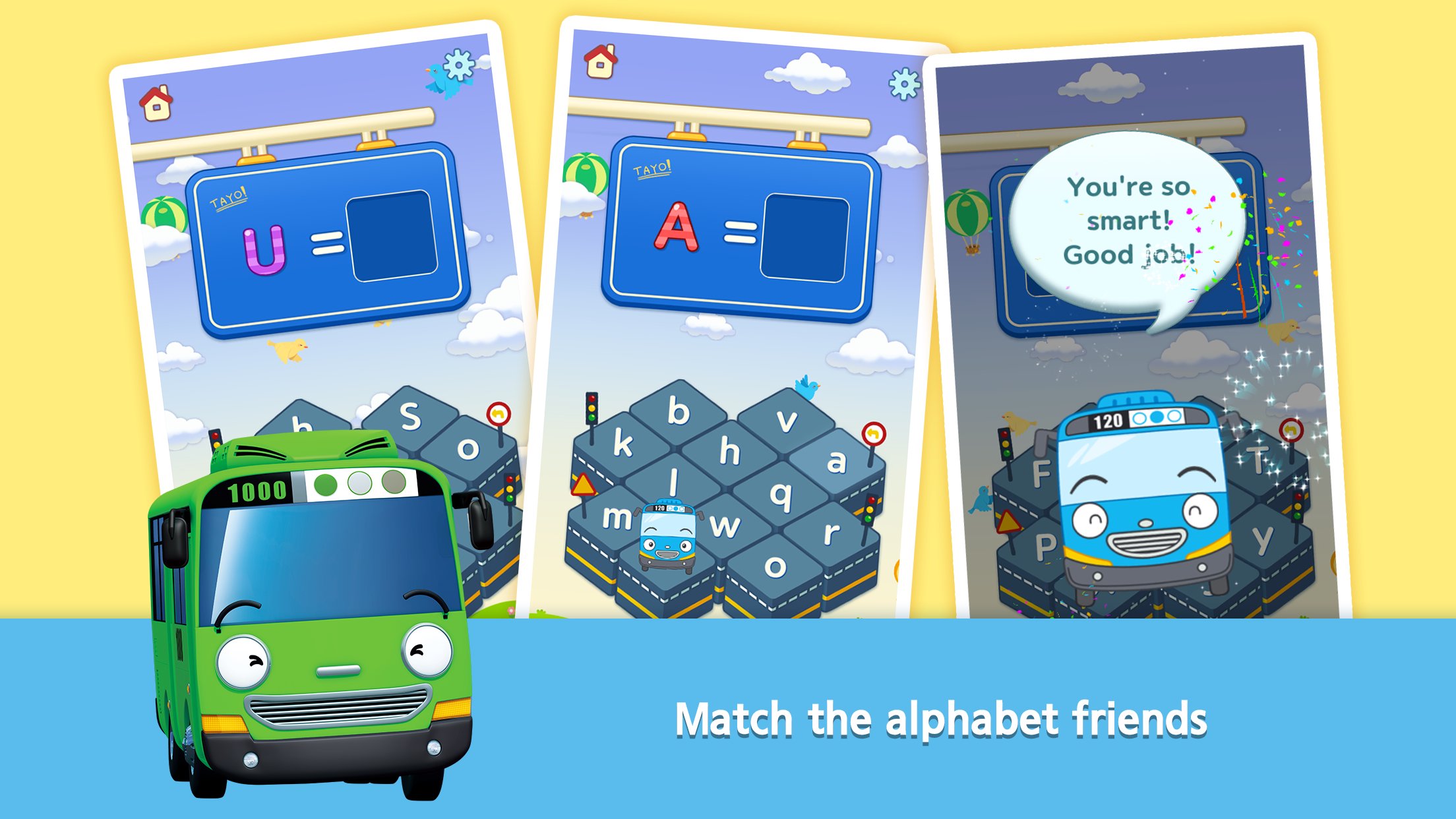This screenshot has width=1456, height=819.
Task: Open settings gear on the A puzzle screen
Action: coord(903,84)
